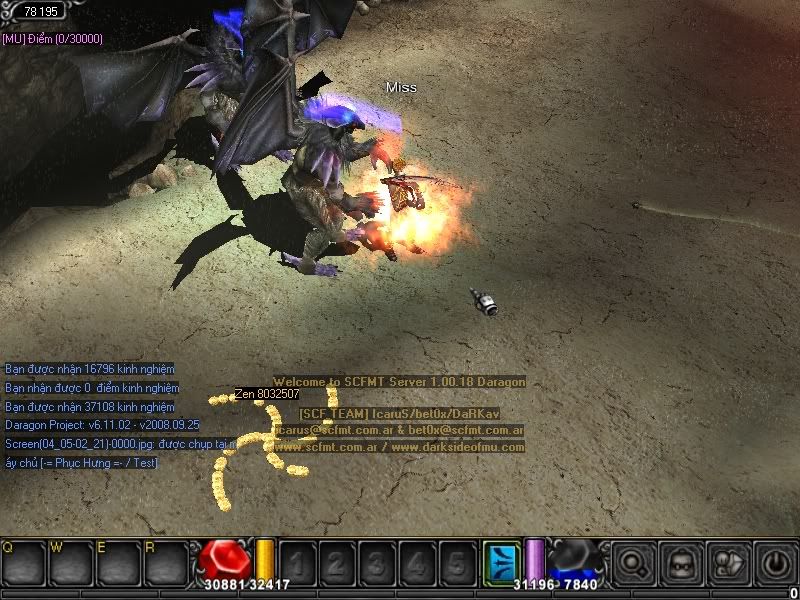Select the active blue arrow skill icon

click(x=501, y=561)
